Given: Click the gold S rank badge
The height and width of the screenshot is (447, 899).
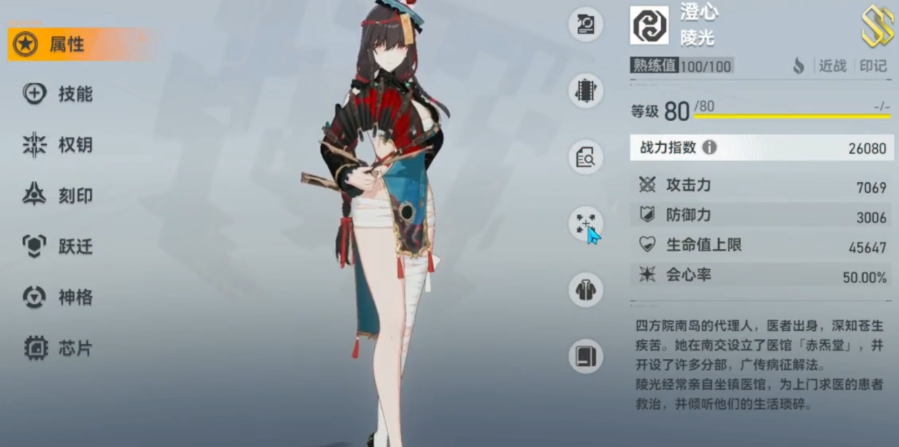Looking at the screenshot, I should click(876, 26).
